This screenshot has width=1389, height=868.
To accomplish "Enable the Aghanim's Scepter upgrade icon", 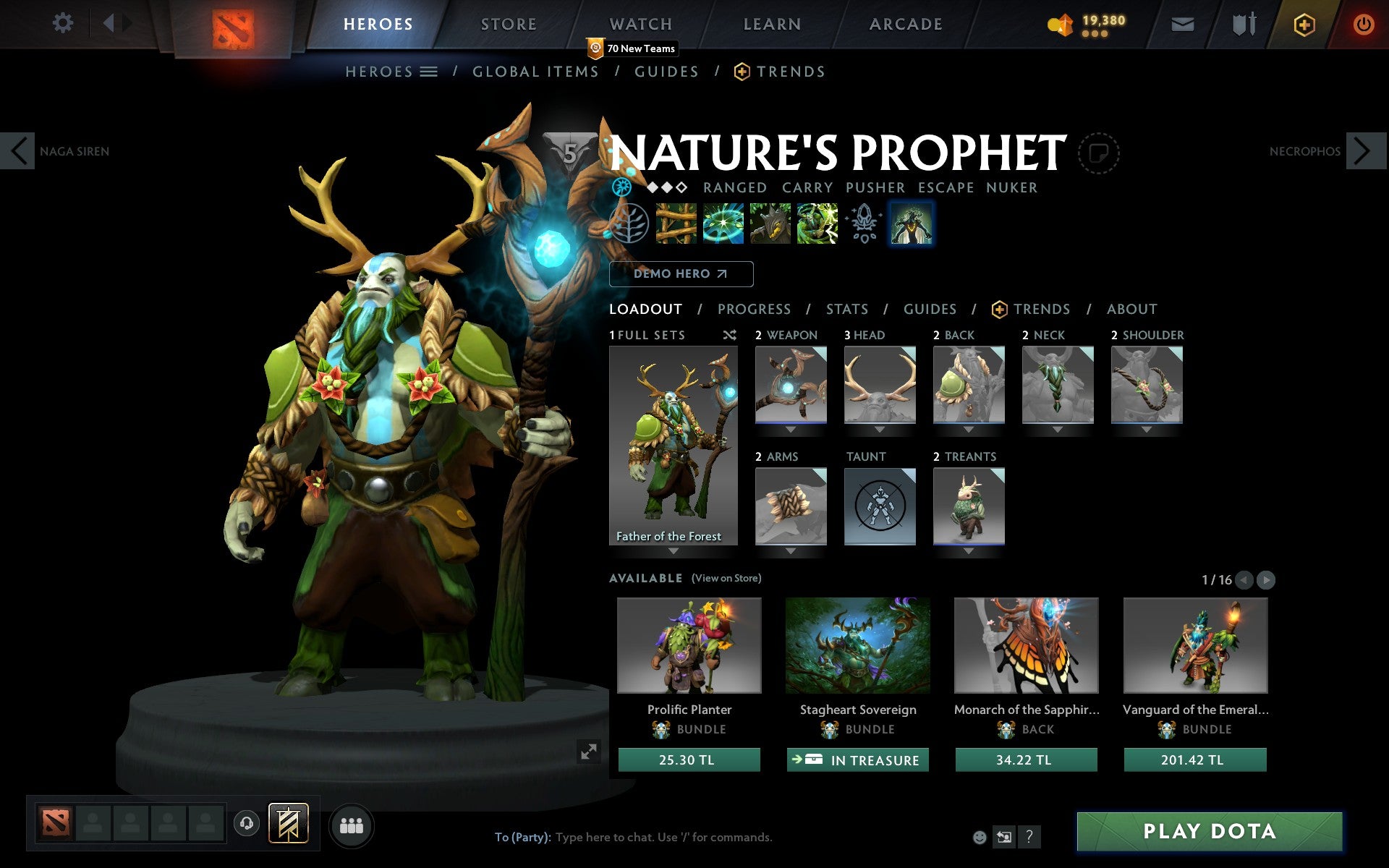I will (863, 223).
